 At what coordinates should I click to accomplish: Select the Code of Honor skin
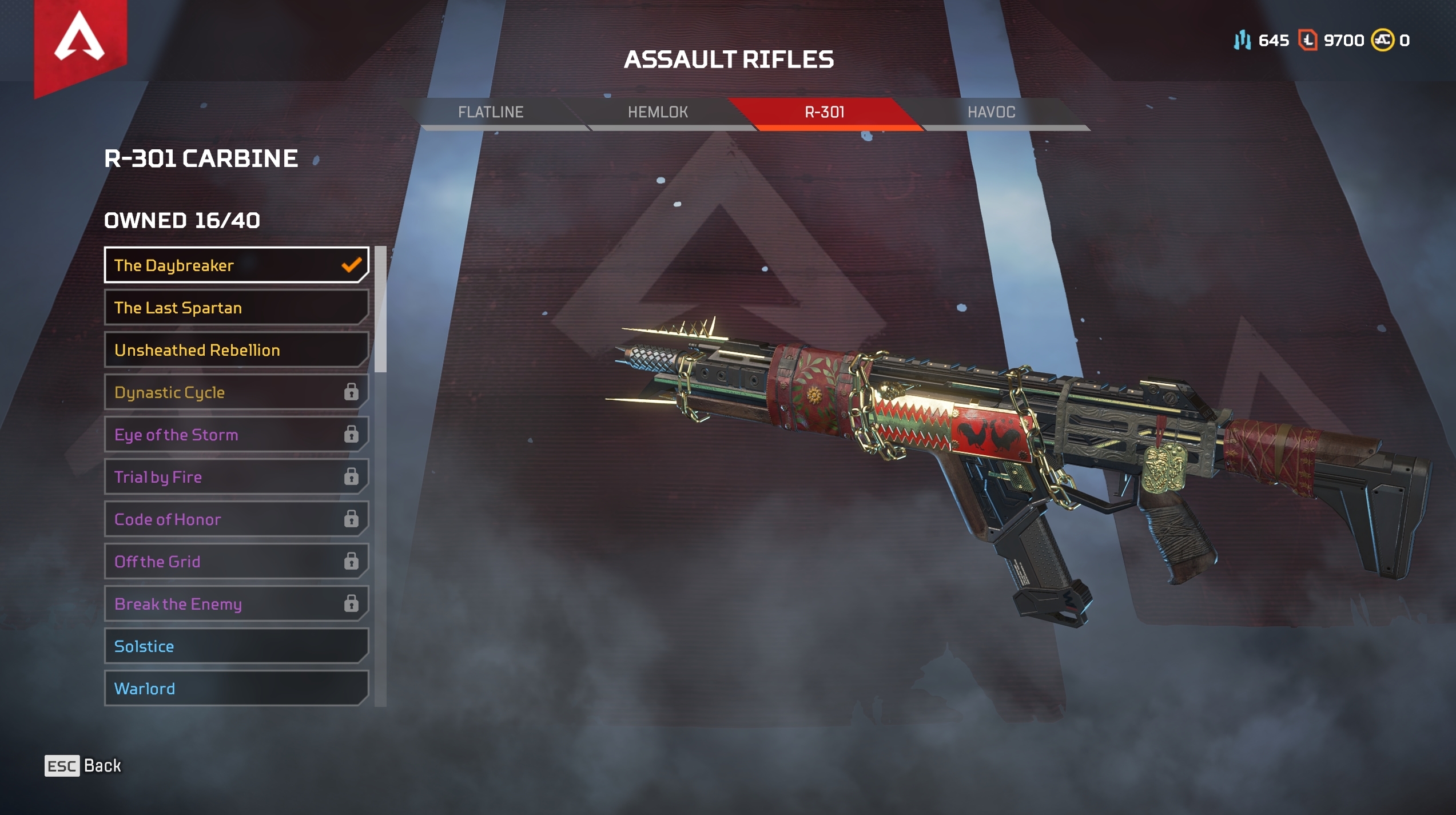(x=236, y=519)
